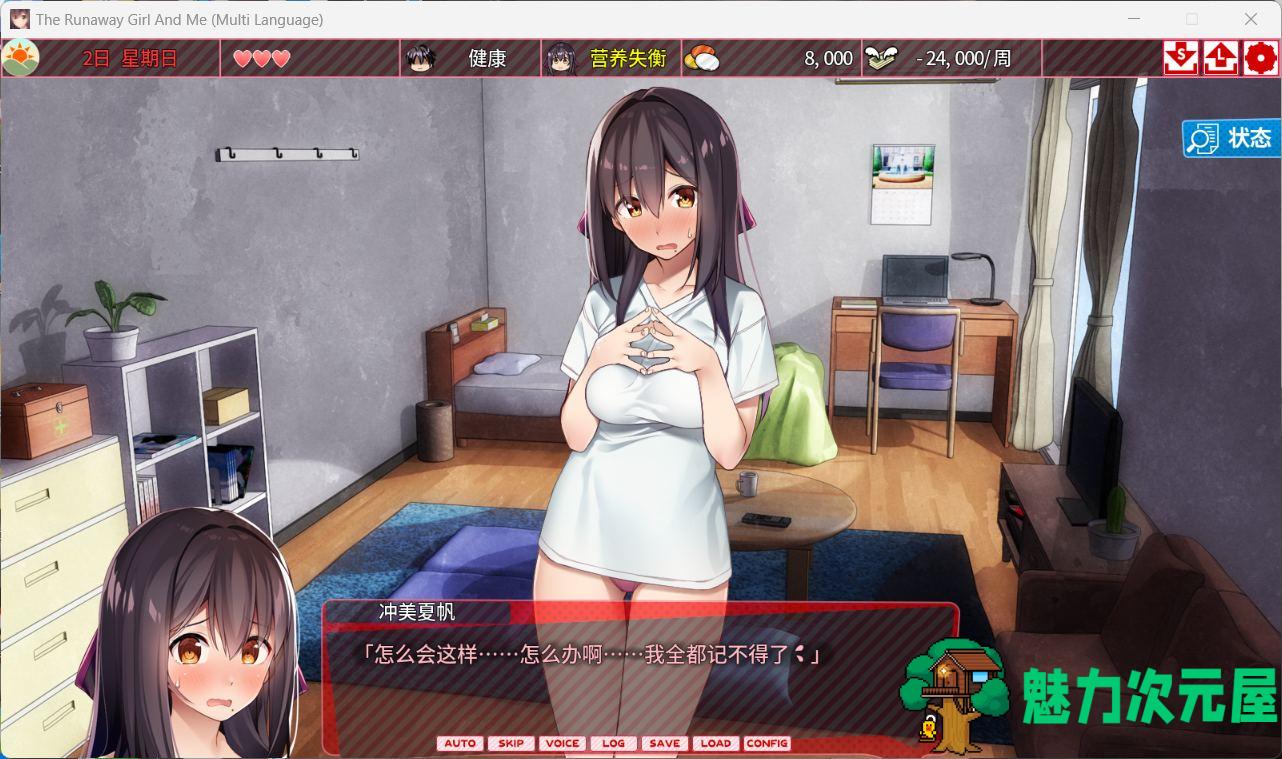1282x759 pixels.
Task: Enable AUTO text advance mode
Action: pos(460,743)
